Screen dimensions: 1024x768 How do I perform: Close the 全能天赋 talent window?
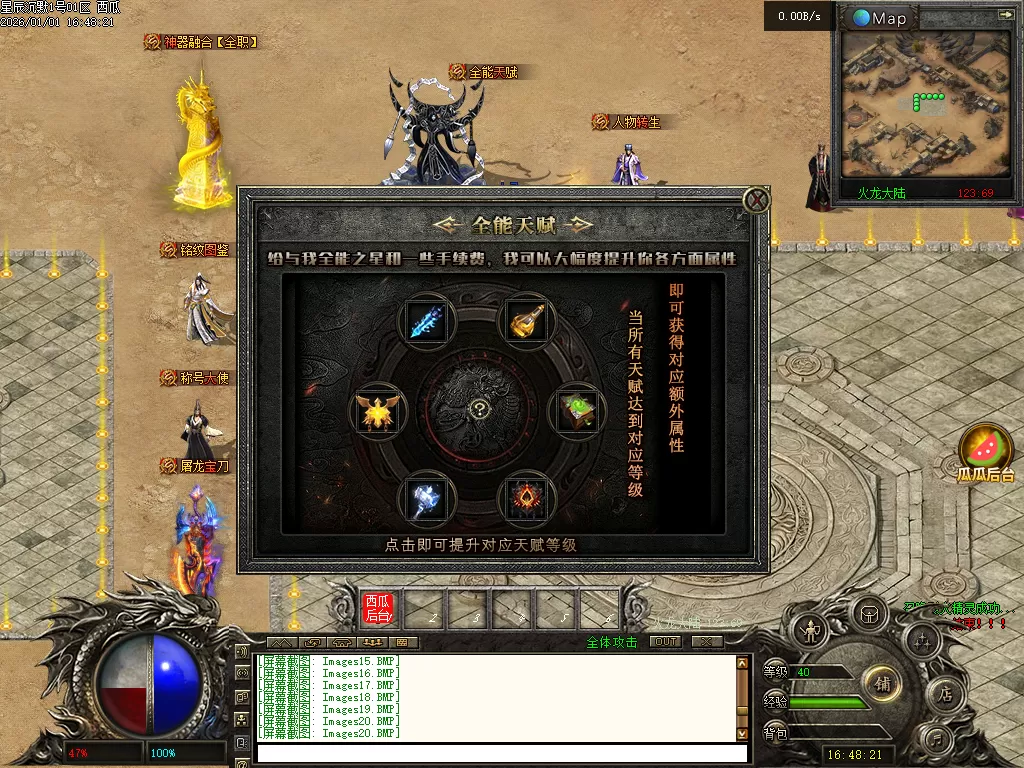757,201
